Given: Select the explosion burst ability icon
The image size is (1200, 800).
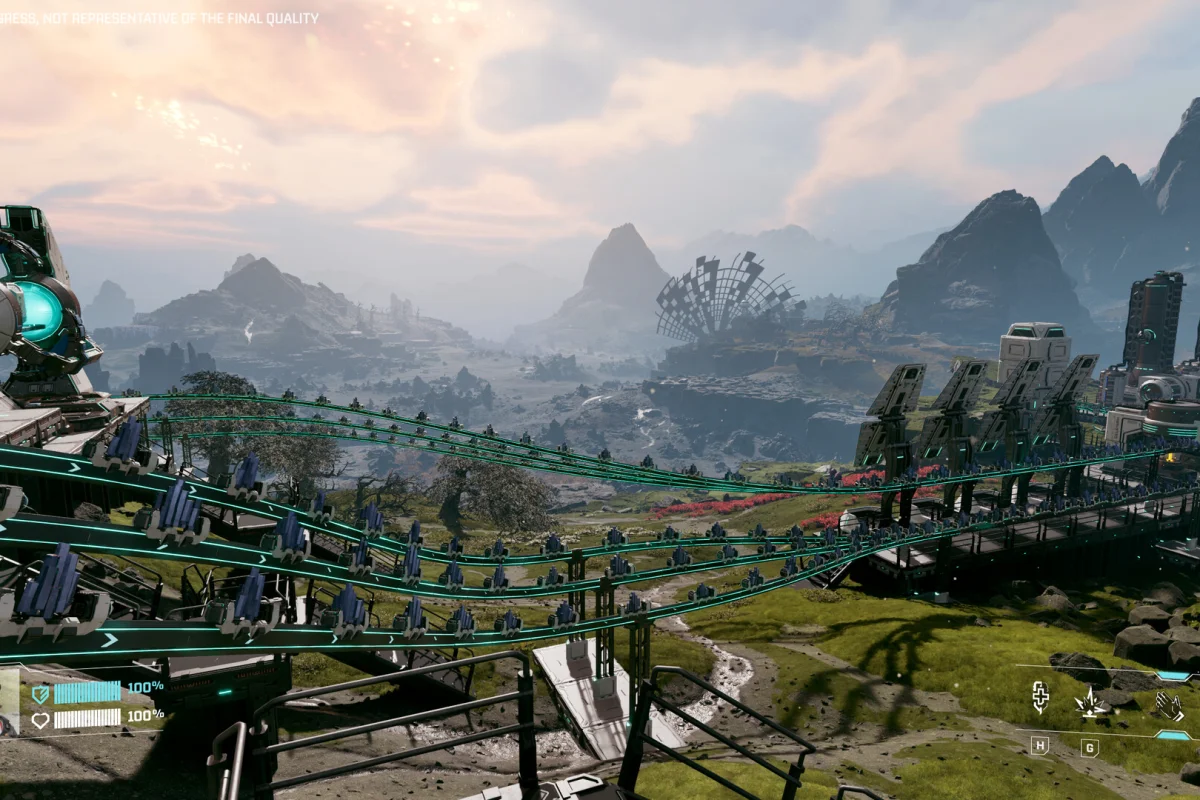Looking at the screenshot, I should click(x=1089, y=702).
